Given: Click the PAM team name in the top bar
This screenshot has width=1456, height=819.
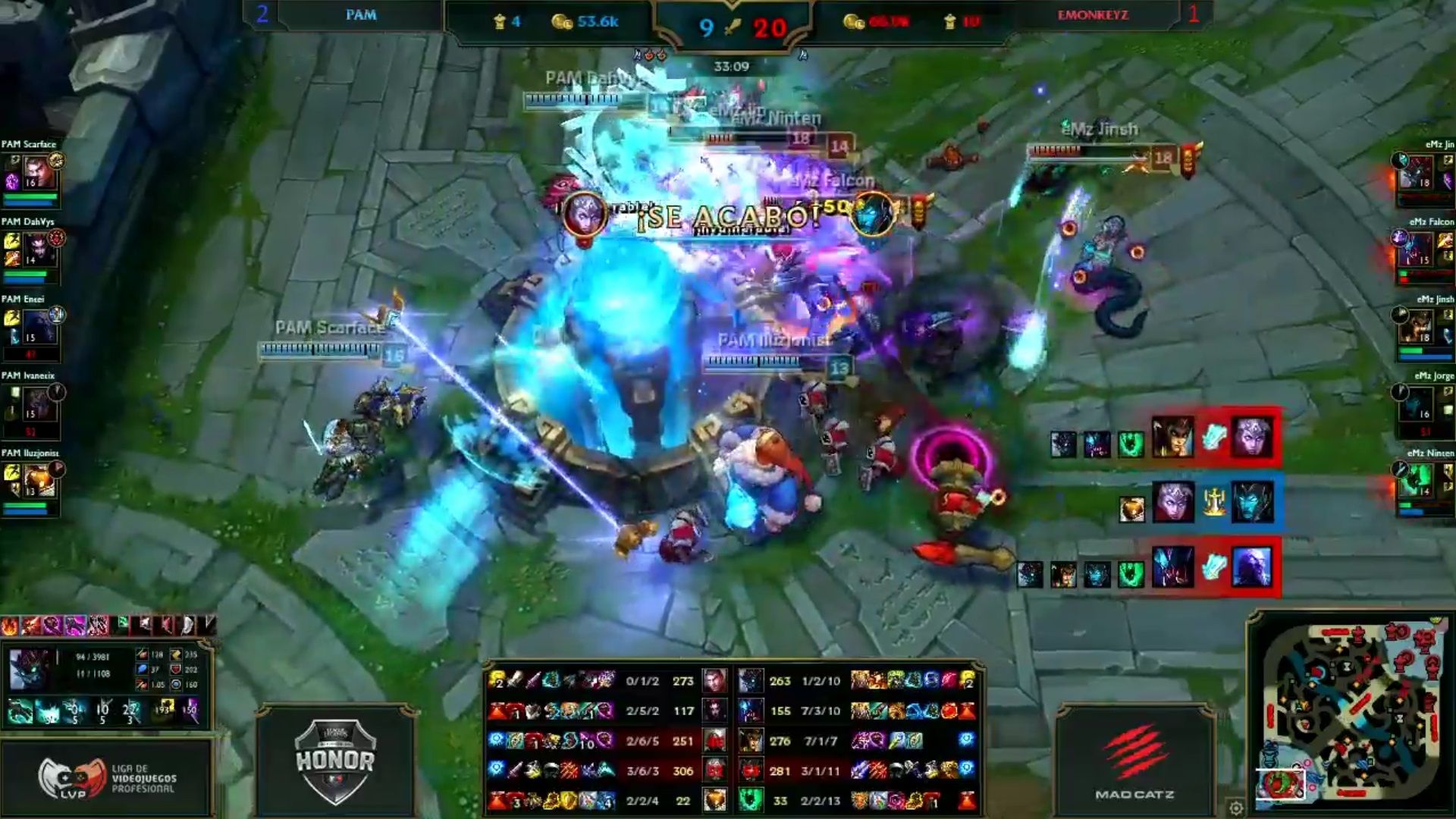Looking at the screenshot, I should (361, 15).
